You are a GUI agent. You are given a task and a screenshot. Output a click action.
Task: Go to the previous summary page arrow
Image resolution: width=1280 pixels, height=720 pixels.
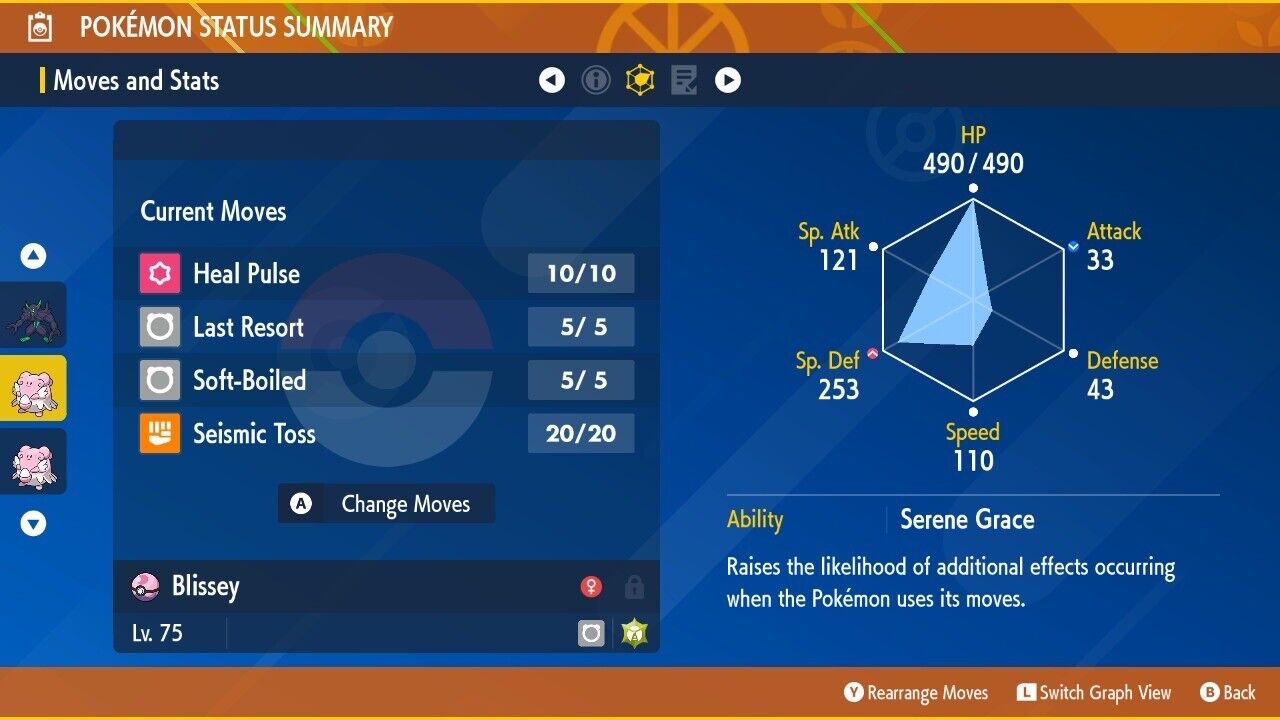(x=552, y=80)
